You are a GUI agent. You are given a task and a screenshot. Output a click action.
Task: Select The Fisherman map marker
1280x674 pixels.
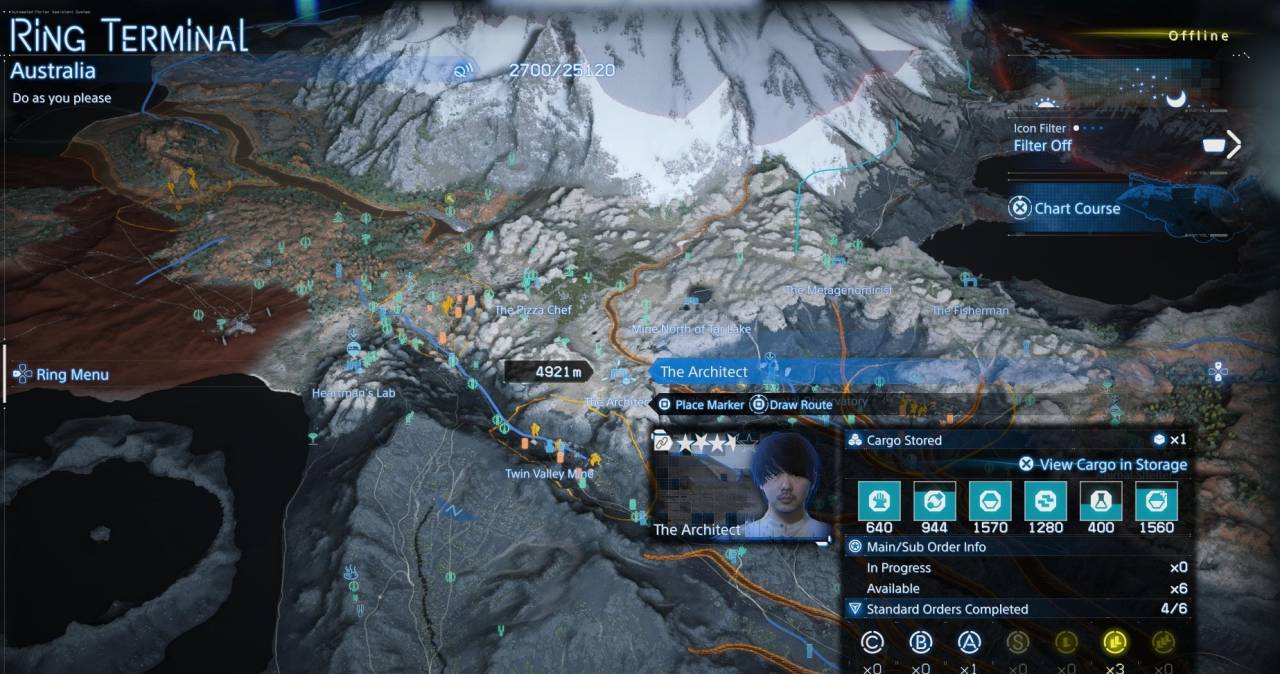[x=970, y=311]
